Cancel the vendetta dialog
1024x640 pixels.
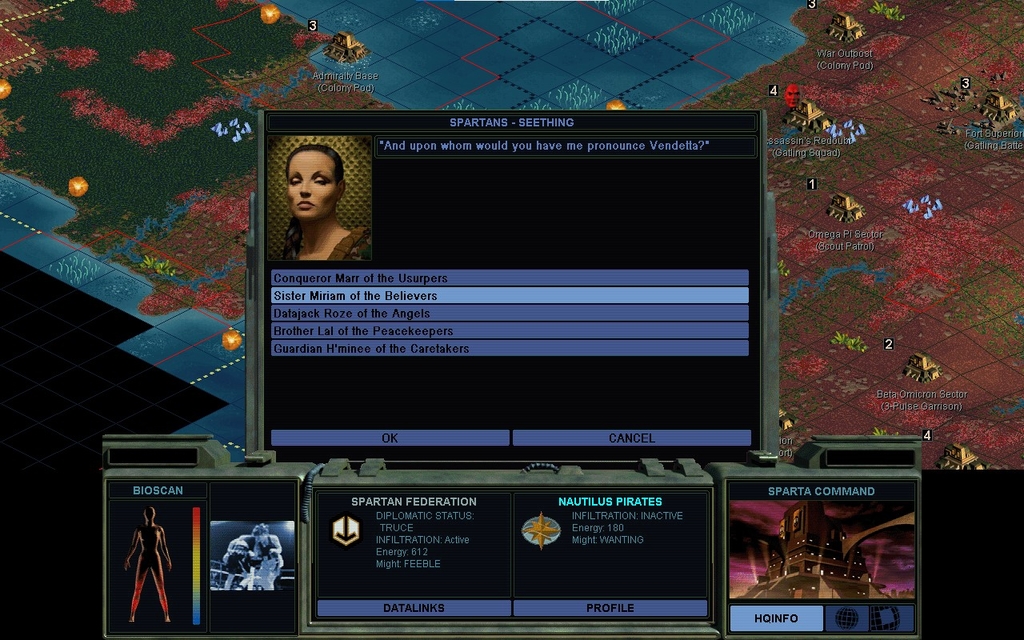click(631, 438)
